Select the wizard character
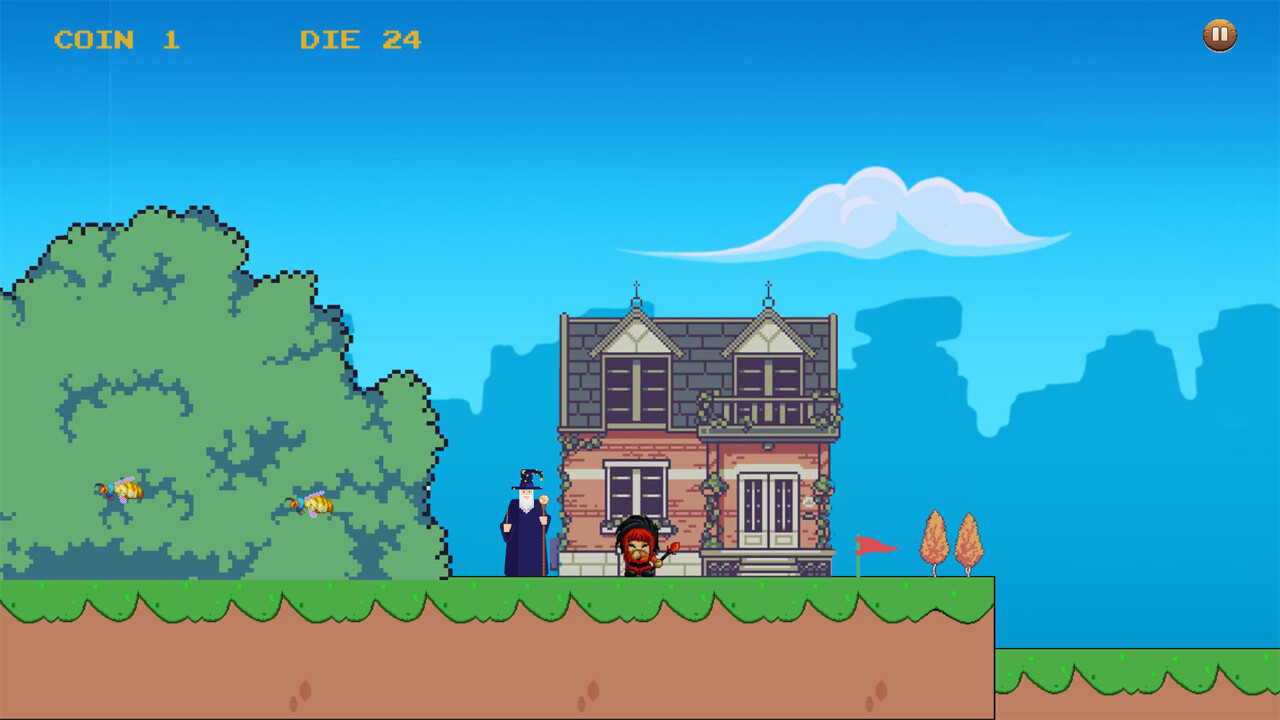1280x720 pixels. point(520,520)
